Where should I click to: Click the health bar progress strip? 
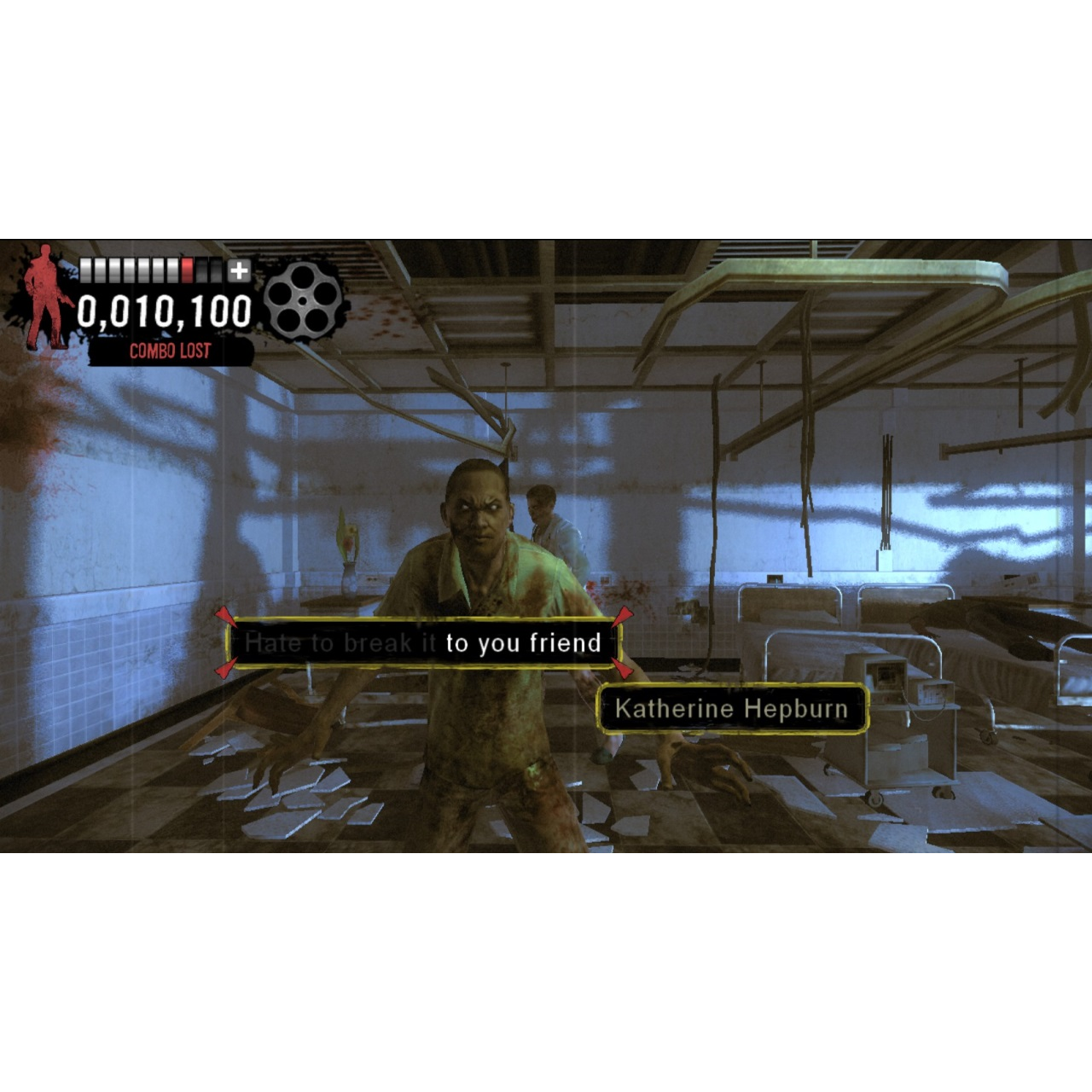tap(149, 270)
